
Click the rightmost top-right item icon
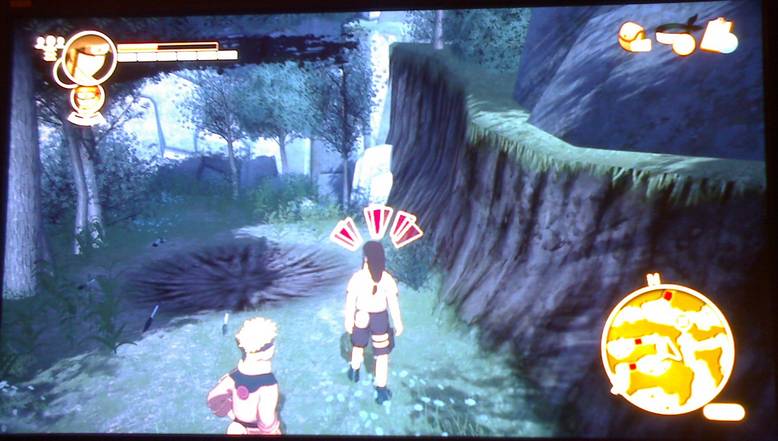(x=719, y=37)
